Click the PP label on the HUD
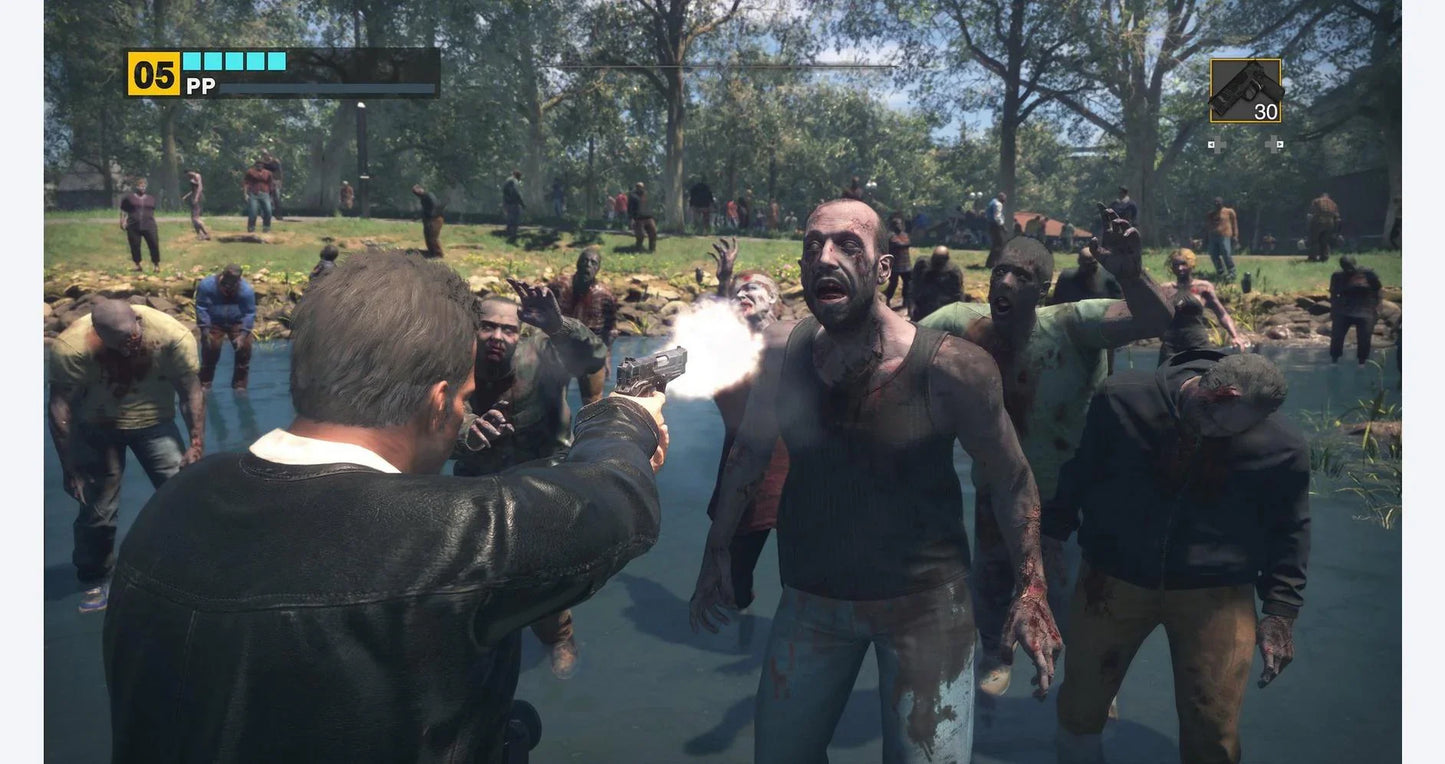Screen dimensions: 1445x764 [199, 86]
